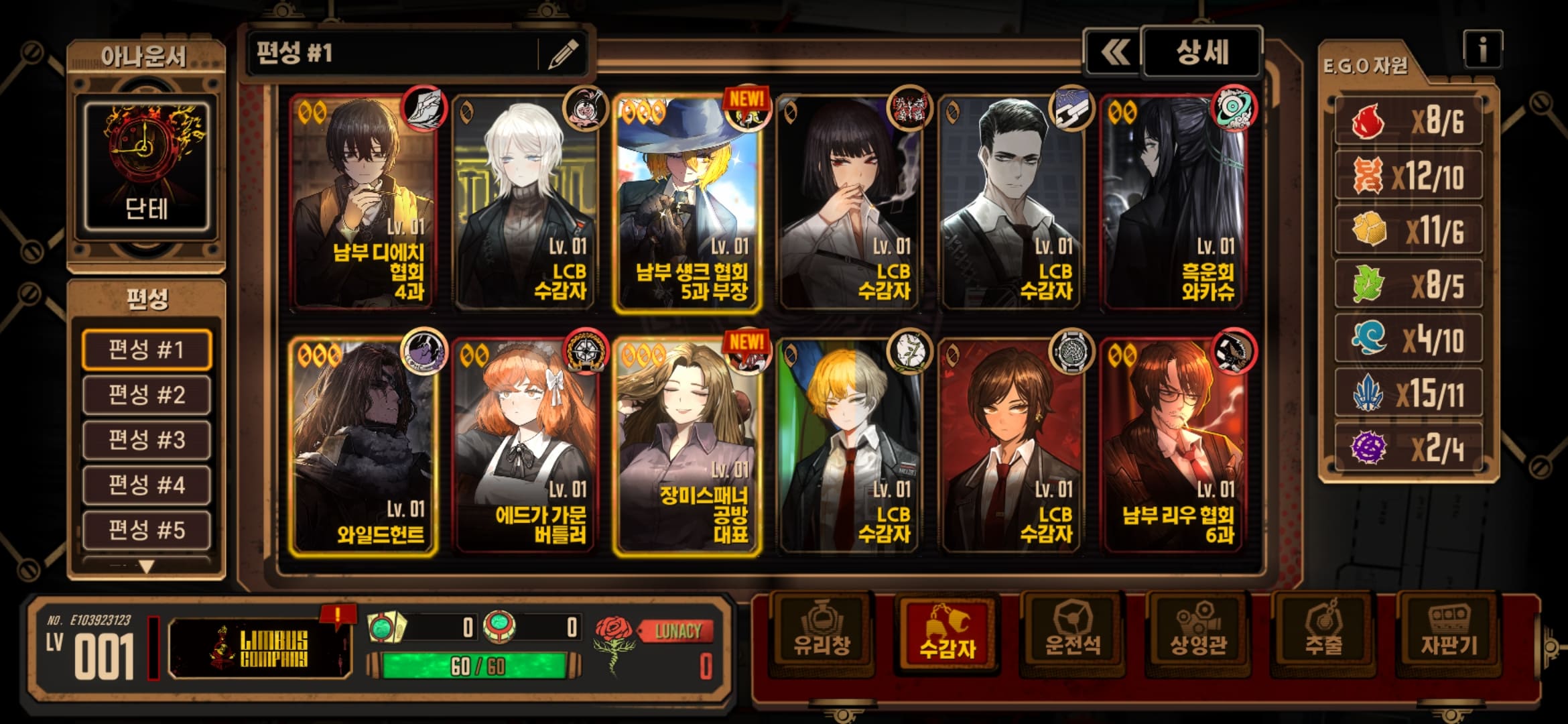Click the double-arrow collapse button
Image resolution: width=1568 pixels, height=724 pixels.
[1114, 52]
